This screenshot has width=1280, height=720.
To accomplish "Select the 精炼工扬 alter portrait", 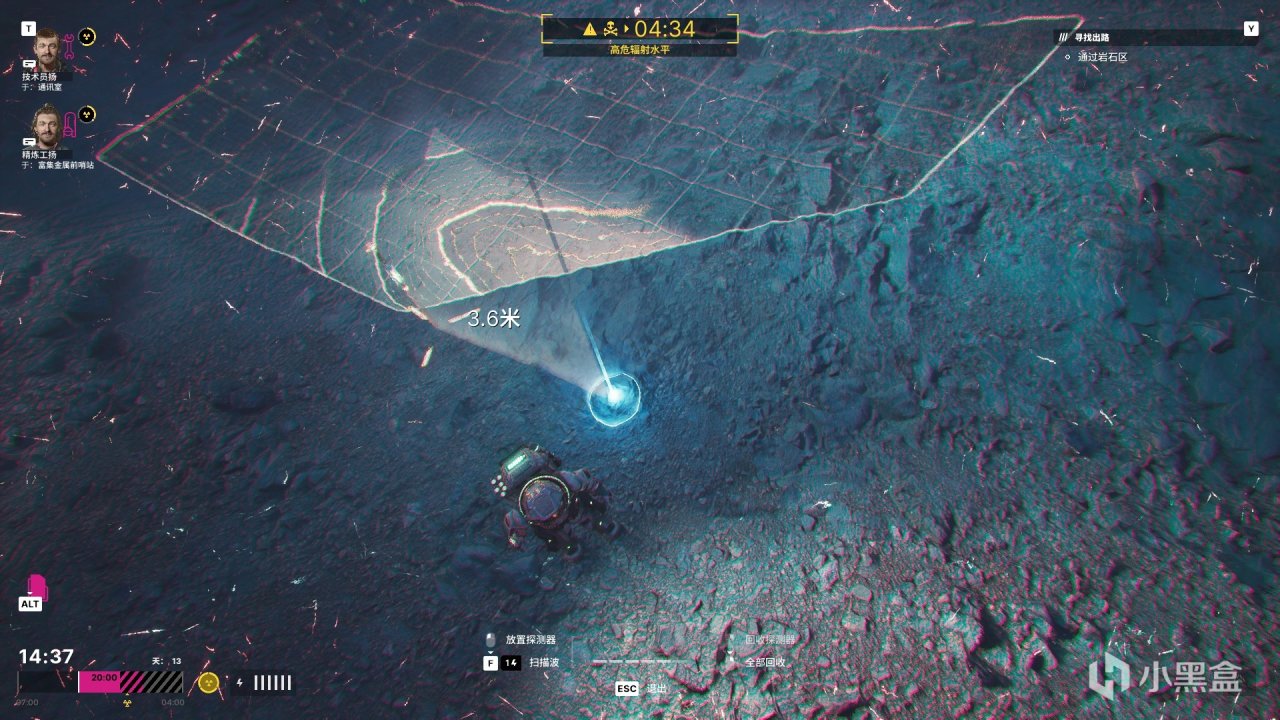I will click(x=47, y=124).
